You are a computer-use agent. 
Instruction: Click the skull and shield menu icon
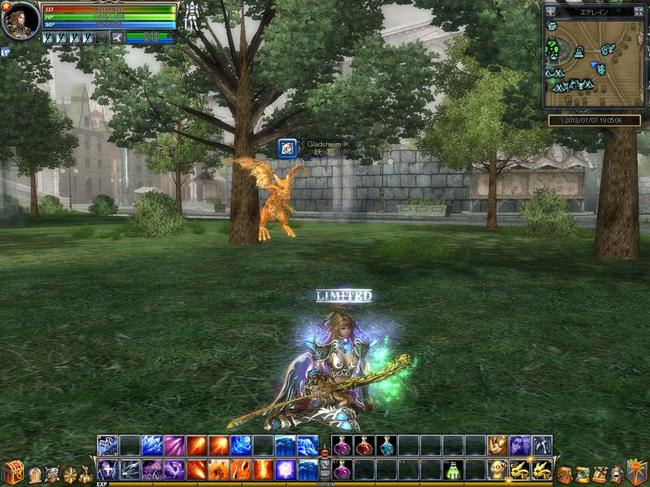coord(53,475)
